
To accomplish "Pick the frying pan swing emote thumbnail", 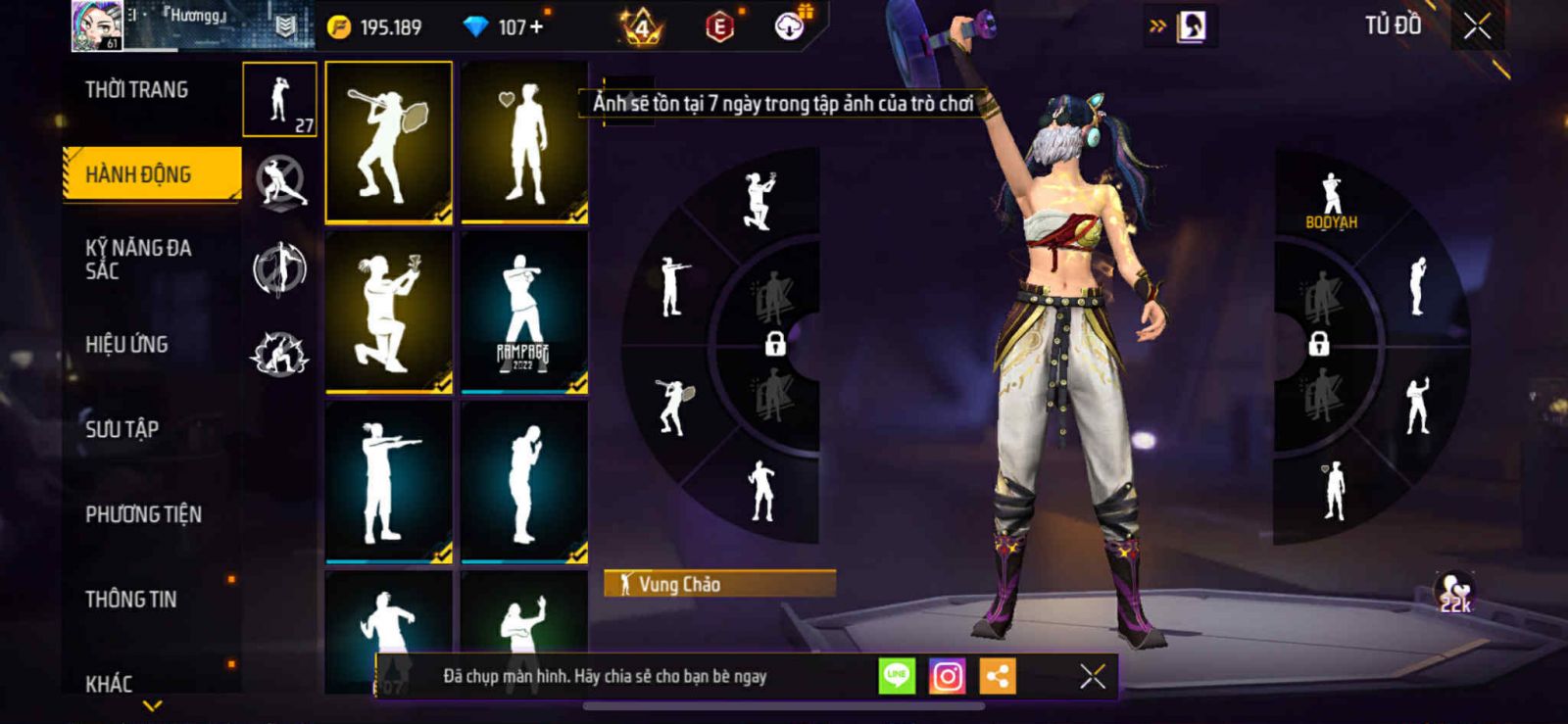I will 388,142.
